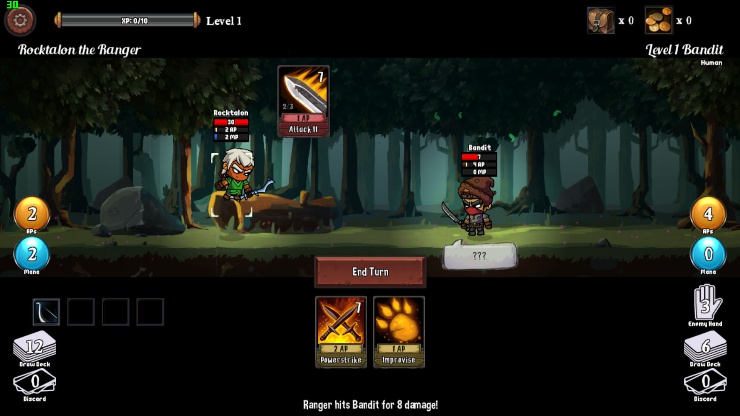Choose the Improvise paw card

399,331
